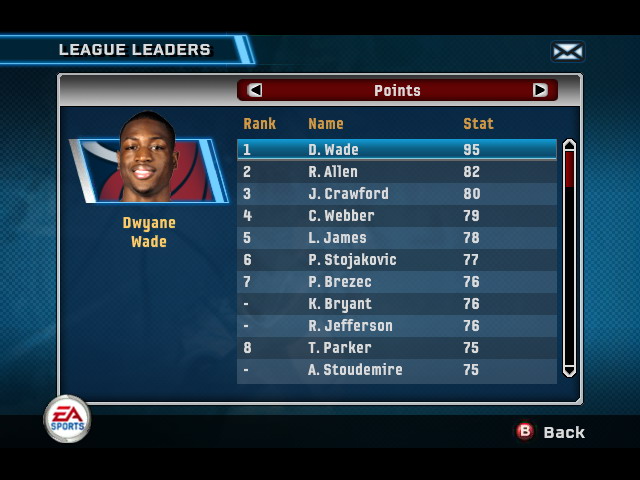Click Dwyane Wade's player portrait
The image size is (640, 480).
tap(147, 160)
